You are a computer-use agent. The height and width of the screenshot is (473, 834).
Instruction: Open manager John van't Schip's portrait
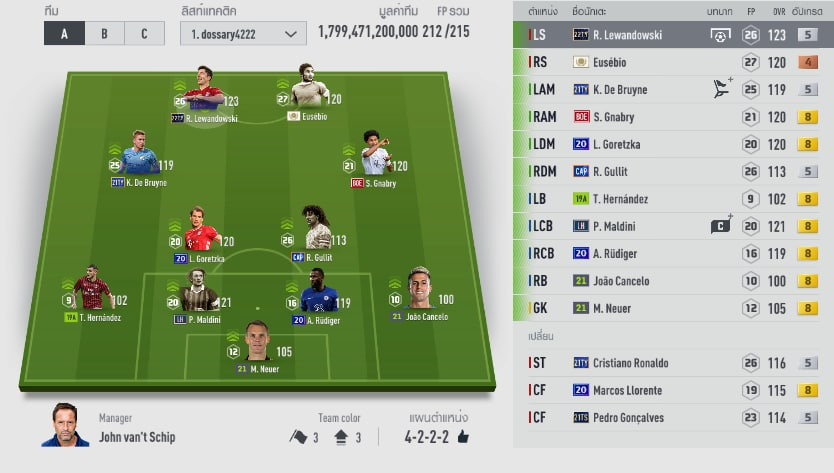coord(65,426)
